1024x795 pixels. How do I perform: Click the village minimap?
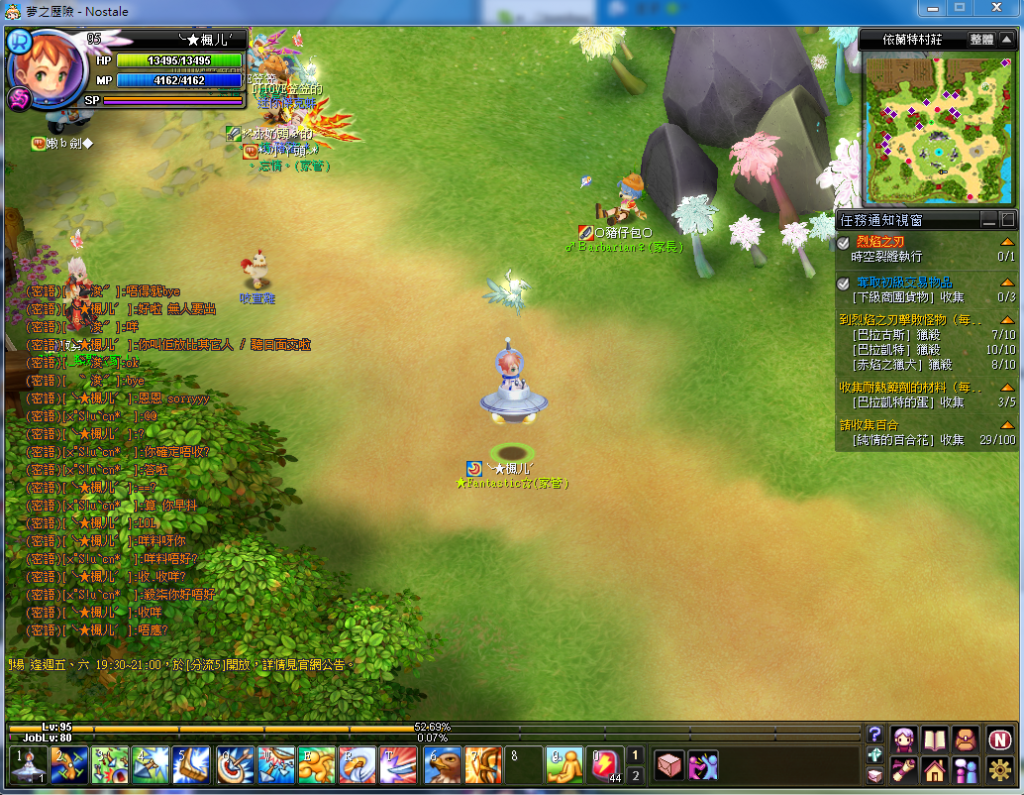point(937,129)
